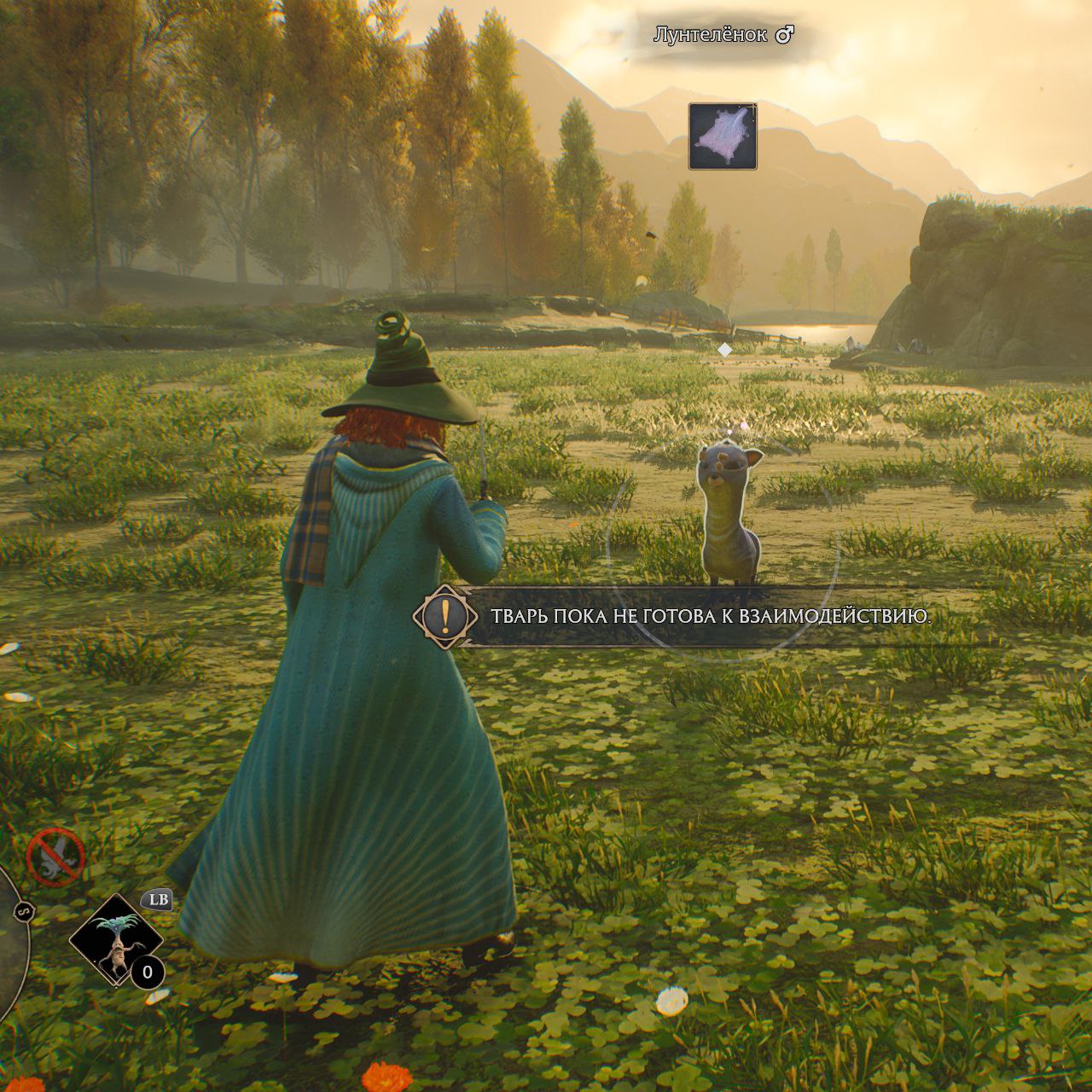Select the mandrake item slot
Viewport: 1092px width, 1092px height.
[115, 940]
